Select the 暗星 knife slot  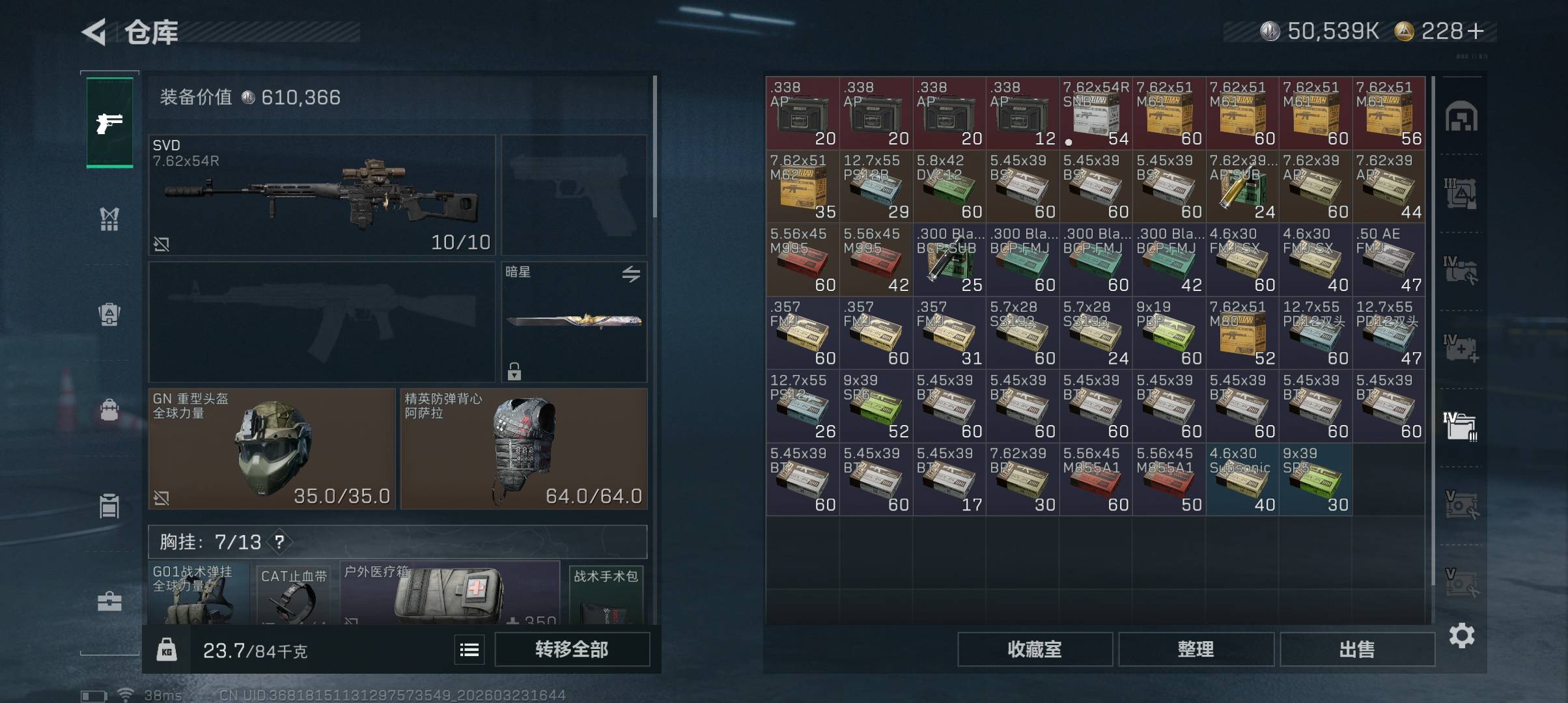point(574,322)
